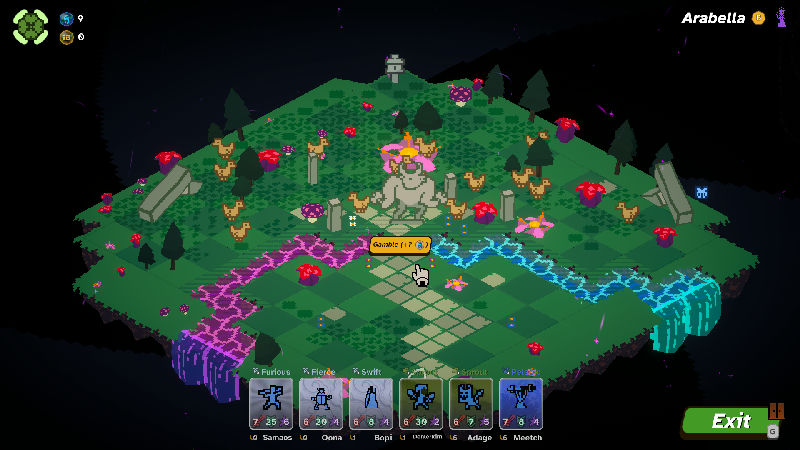
Task: Open the green clover emblem icon
Action: [30, 26]
